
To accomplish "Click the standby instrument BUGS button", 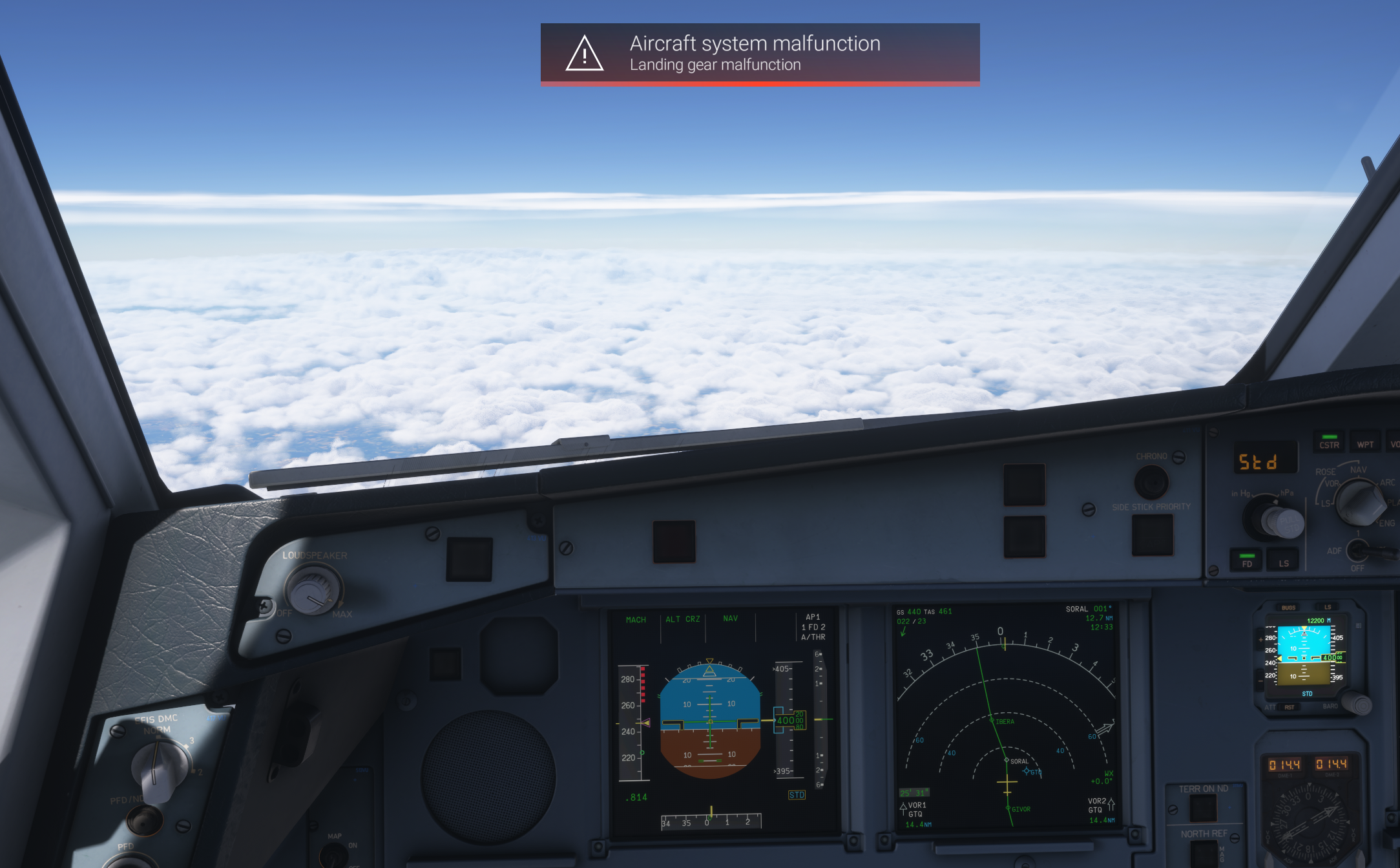I will coord(1288,608).
